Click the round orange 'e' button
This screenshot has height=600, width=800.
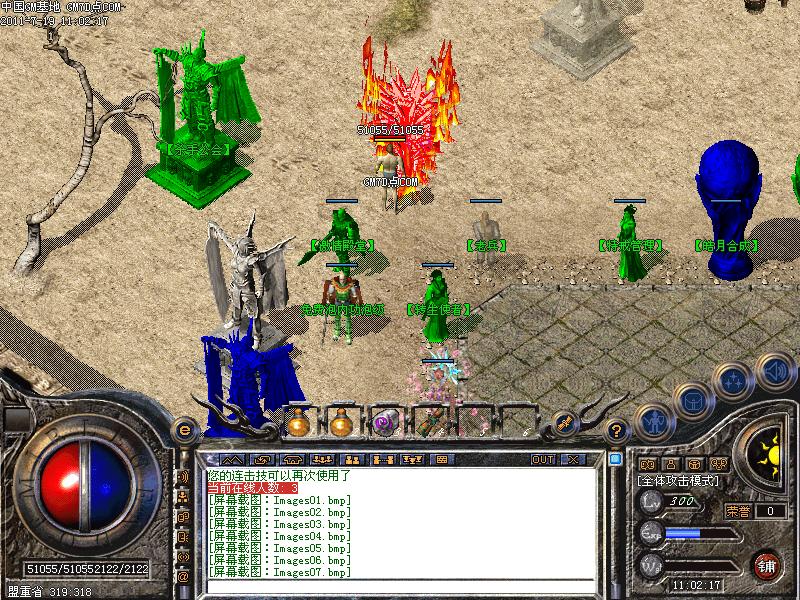tap(184, 429)
